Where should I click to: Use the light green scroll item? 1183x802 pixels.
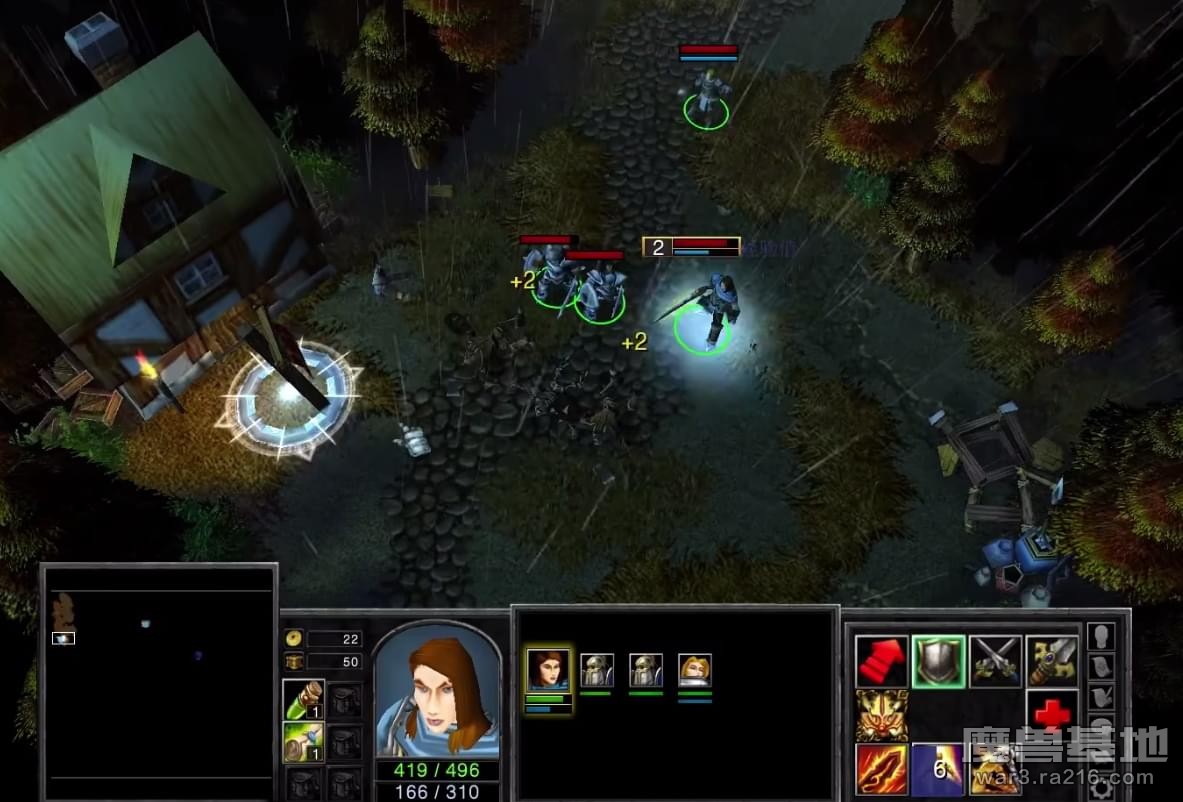click(x=302, y=743)
